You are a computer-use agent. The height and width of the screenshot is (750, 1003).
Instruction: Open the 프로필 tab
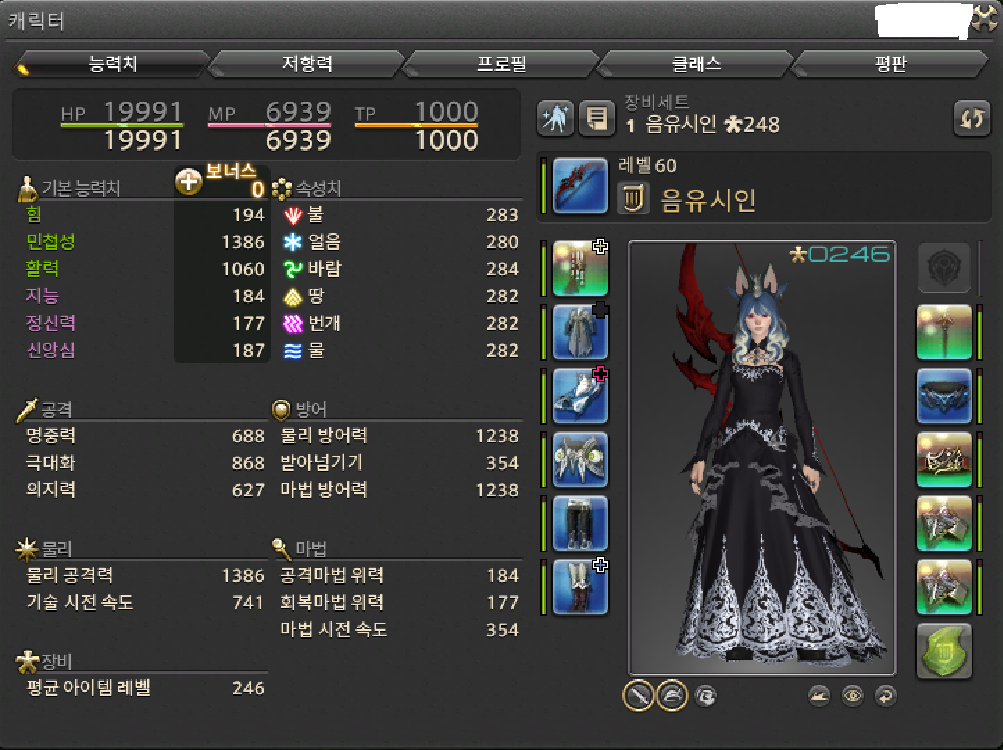point(501,64)
